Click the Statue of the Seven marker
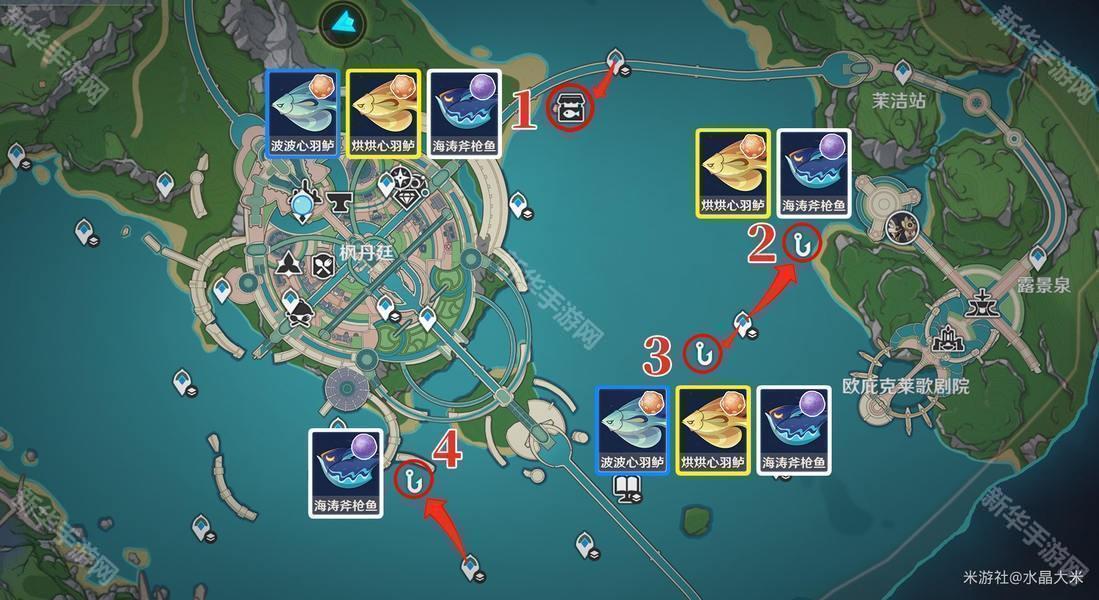The image size is (1099, 600). pyautogui.click(x=302, y=205)
